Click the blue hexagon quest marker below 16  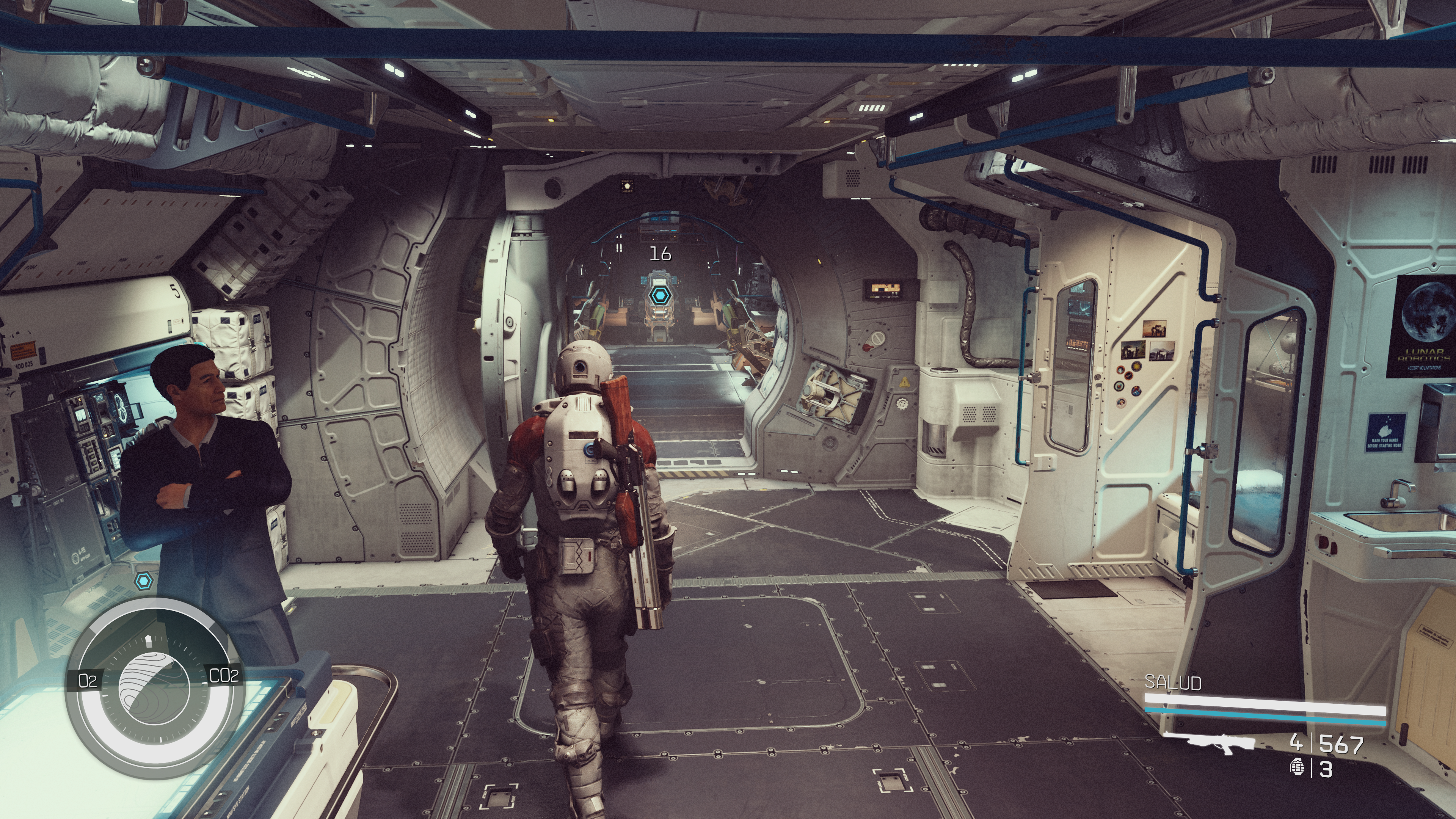pos(659,295)
